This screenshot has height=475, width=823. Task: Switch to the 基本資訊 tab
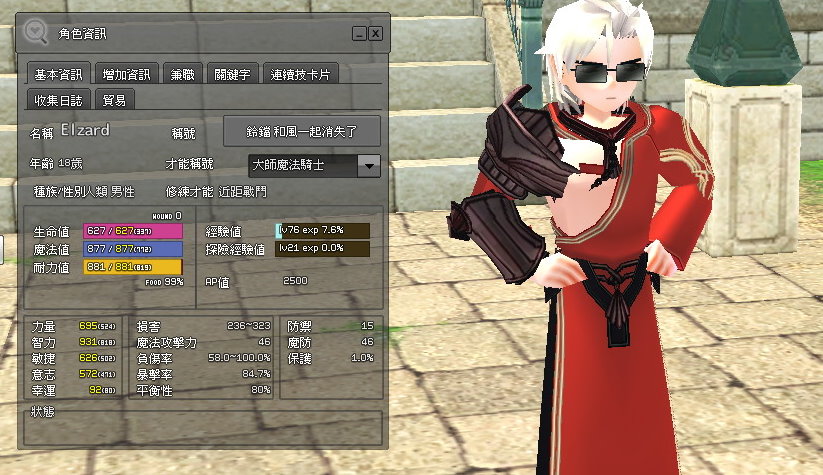[60, 75]
